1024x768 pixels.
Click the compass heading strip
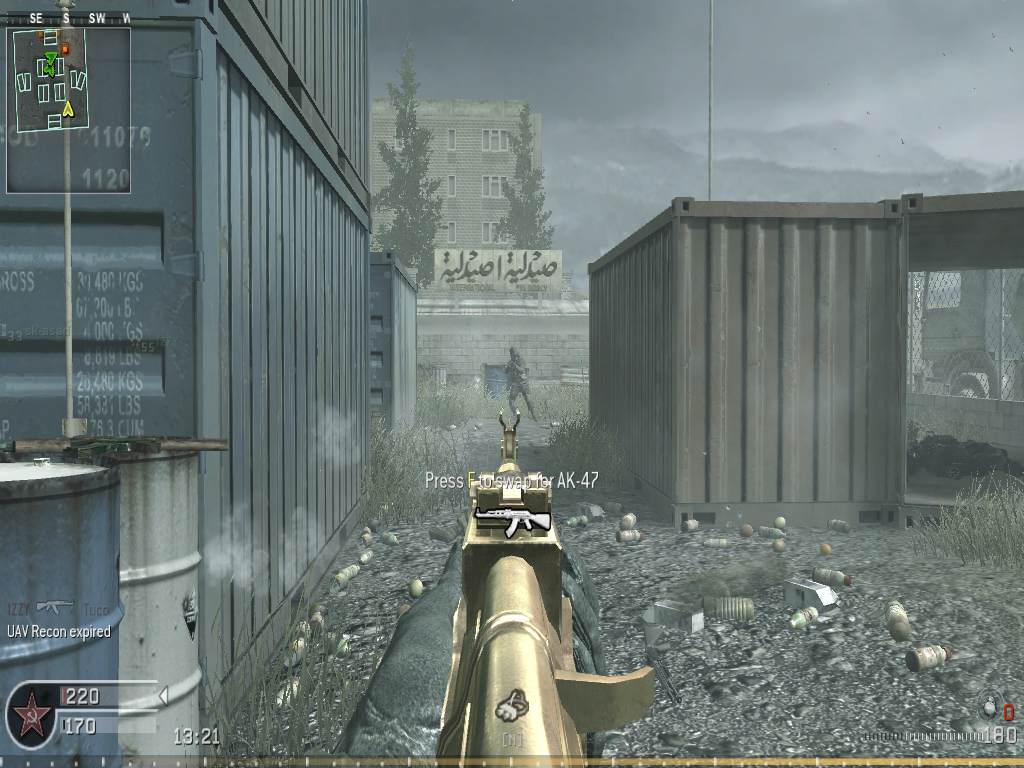point(68,18)
